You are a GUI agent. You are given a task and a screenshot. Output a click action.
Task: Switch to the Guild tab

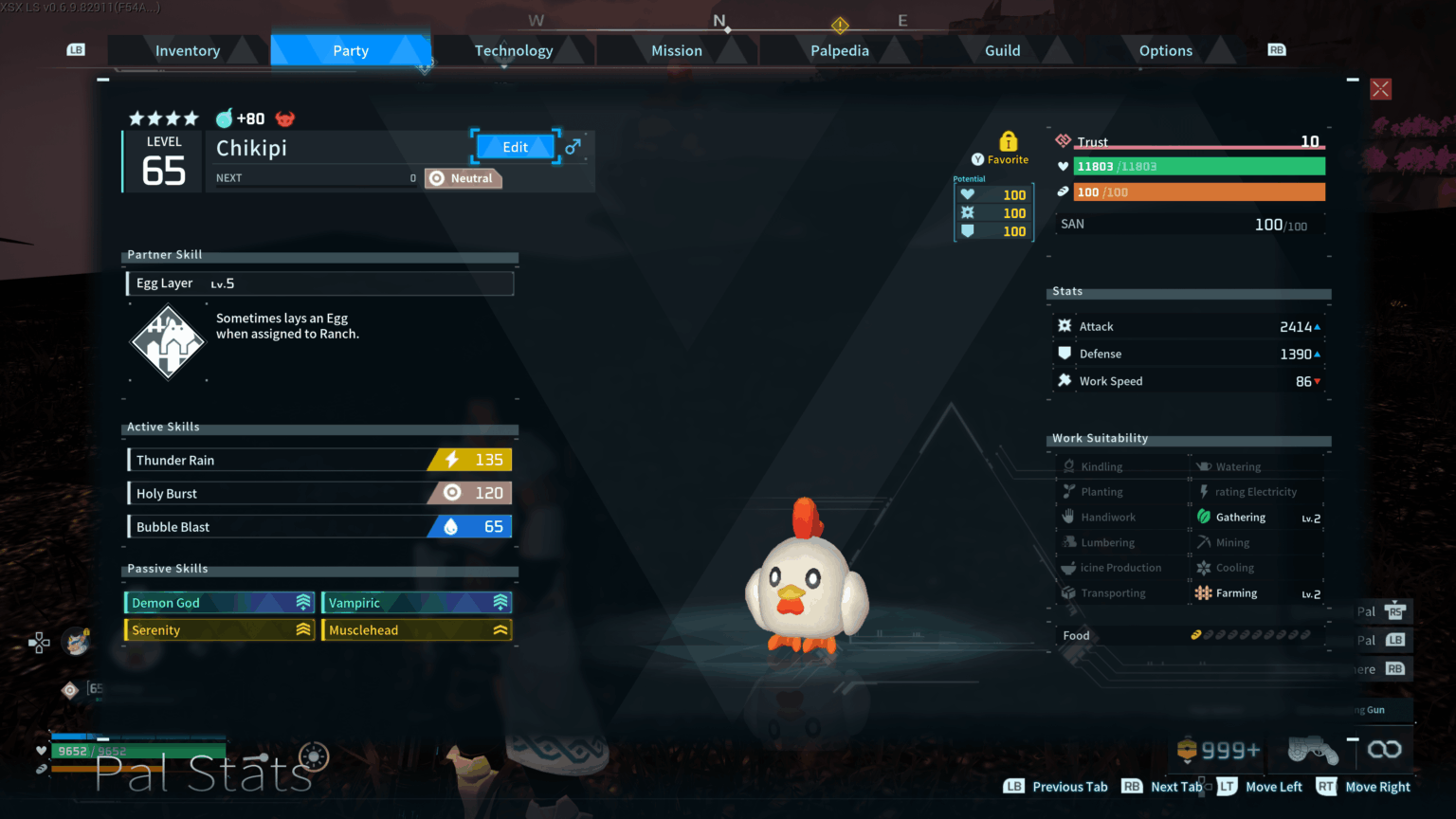[1002, 51]
